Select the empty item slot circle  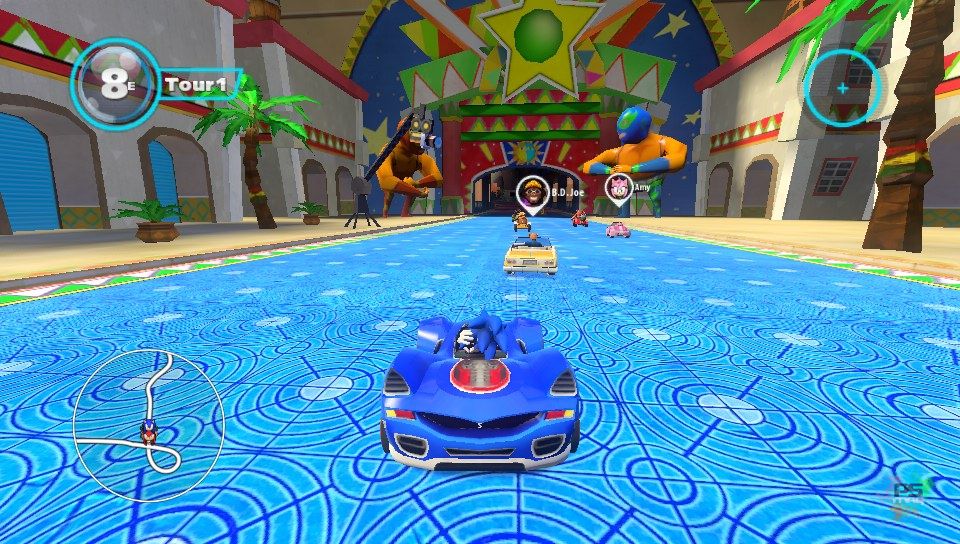pyautogui.click(x=842, y=88)
